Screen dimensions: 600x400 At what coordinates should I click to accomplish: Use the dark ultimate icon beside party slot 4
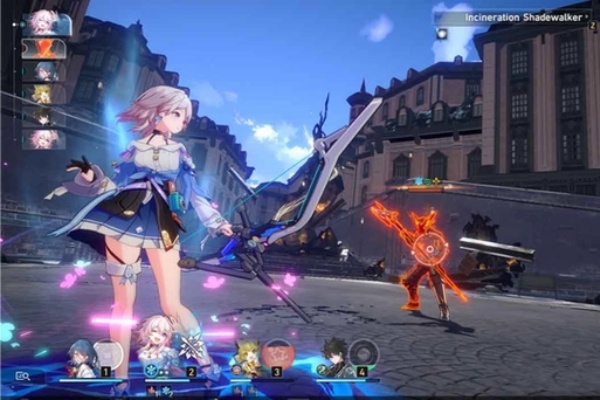tap(365, 354)
